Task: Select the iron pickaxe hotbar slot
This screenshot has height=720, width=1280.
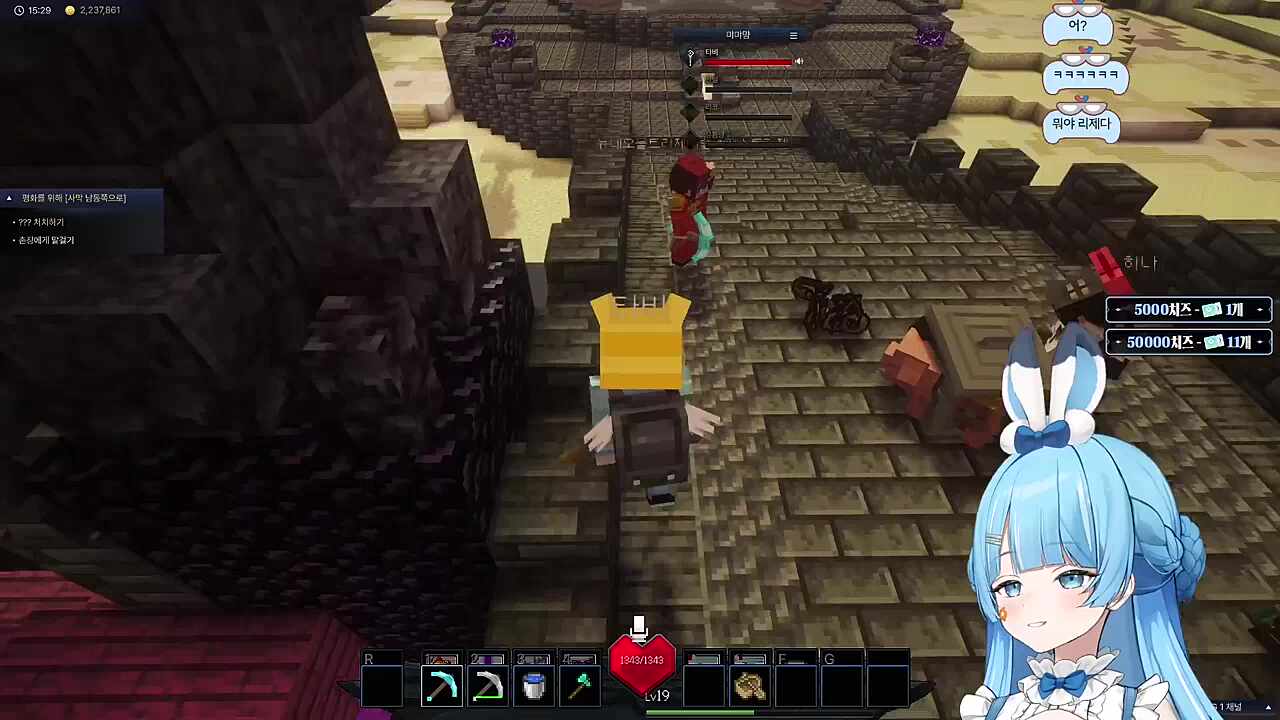Action: [x=488, y=686]
